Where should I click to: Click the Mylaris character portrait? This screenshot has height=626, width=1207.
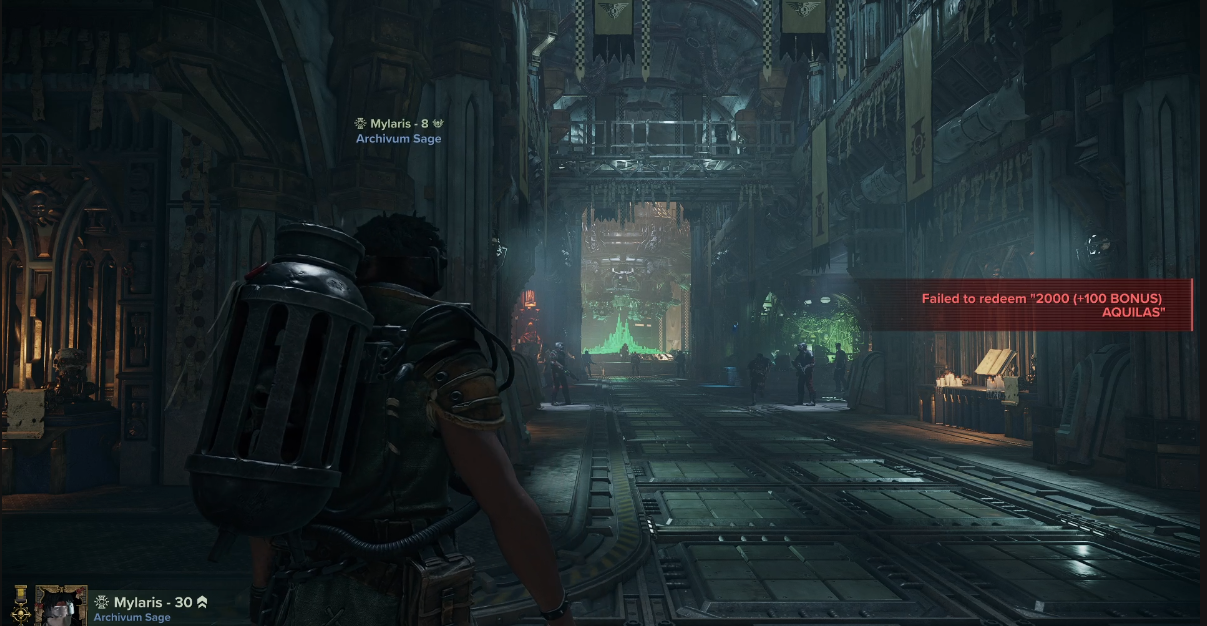click(x=61, y=605)
